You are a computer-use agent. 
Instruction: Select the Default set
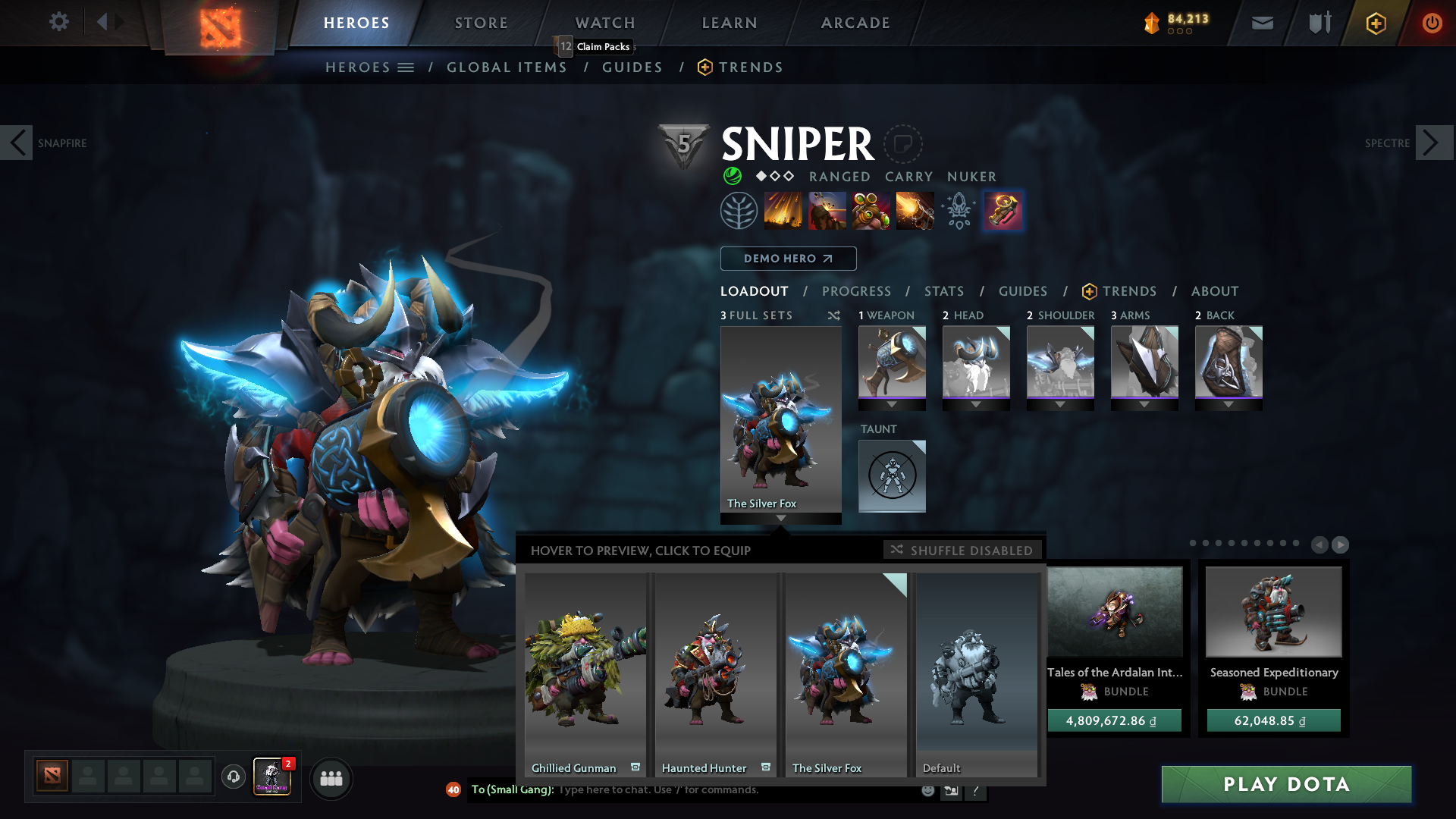coord(977,673)
